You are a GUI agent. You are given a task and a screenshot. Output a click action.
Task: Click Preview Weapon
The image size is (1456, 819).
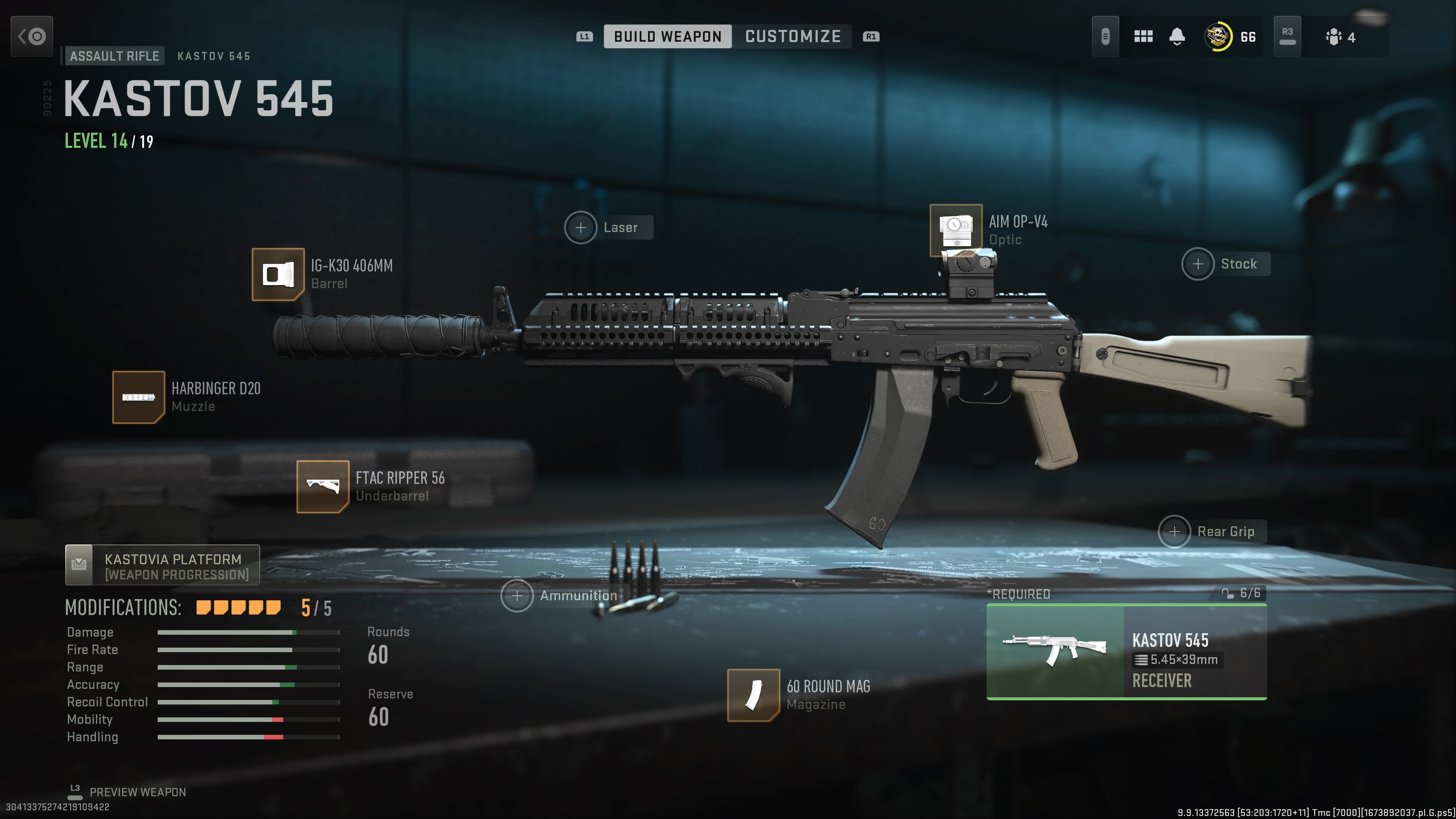tap(137, 792)
